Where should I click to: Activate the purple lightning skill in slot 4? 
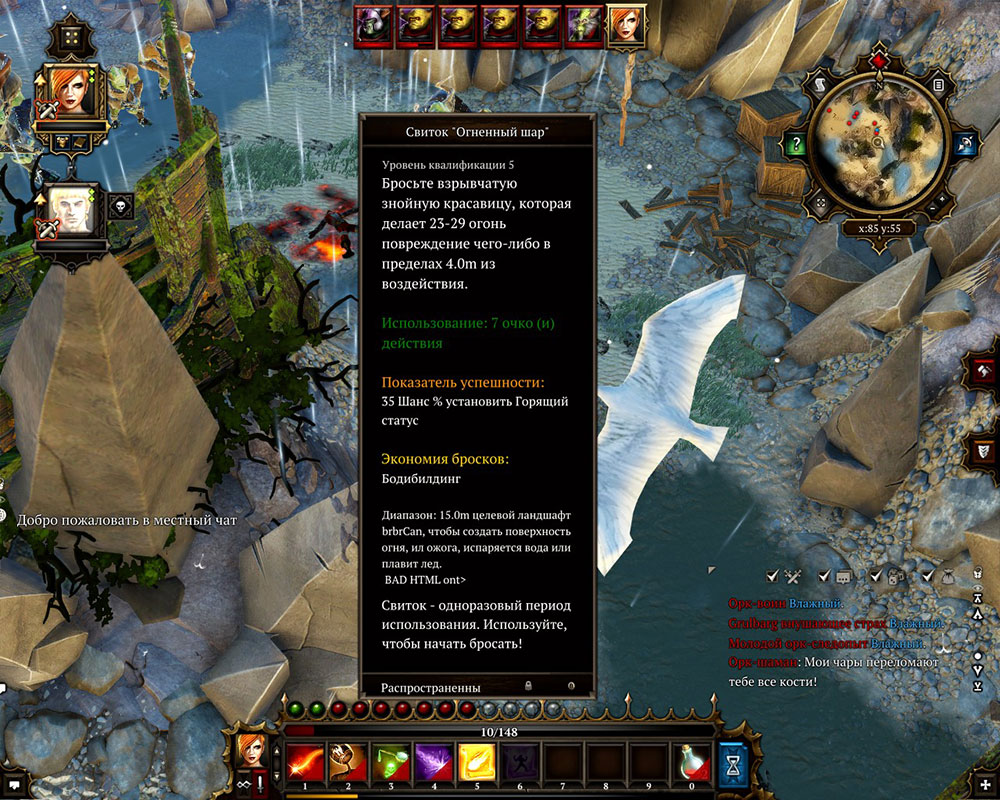[432, 762]
